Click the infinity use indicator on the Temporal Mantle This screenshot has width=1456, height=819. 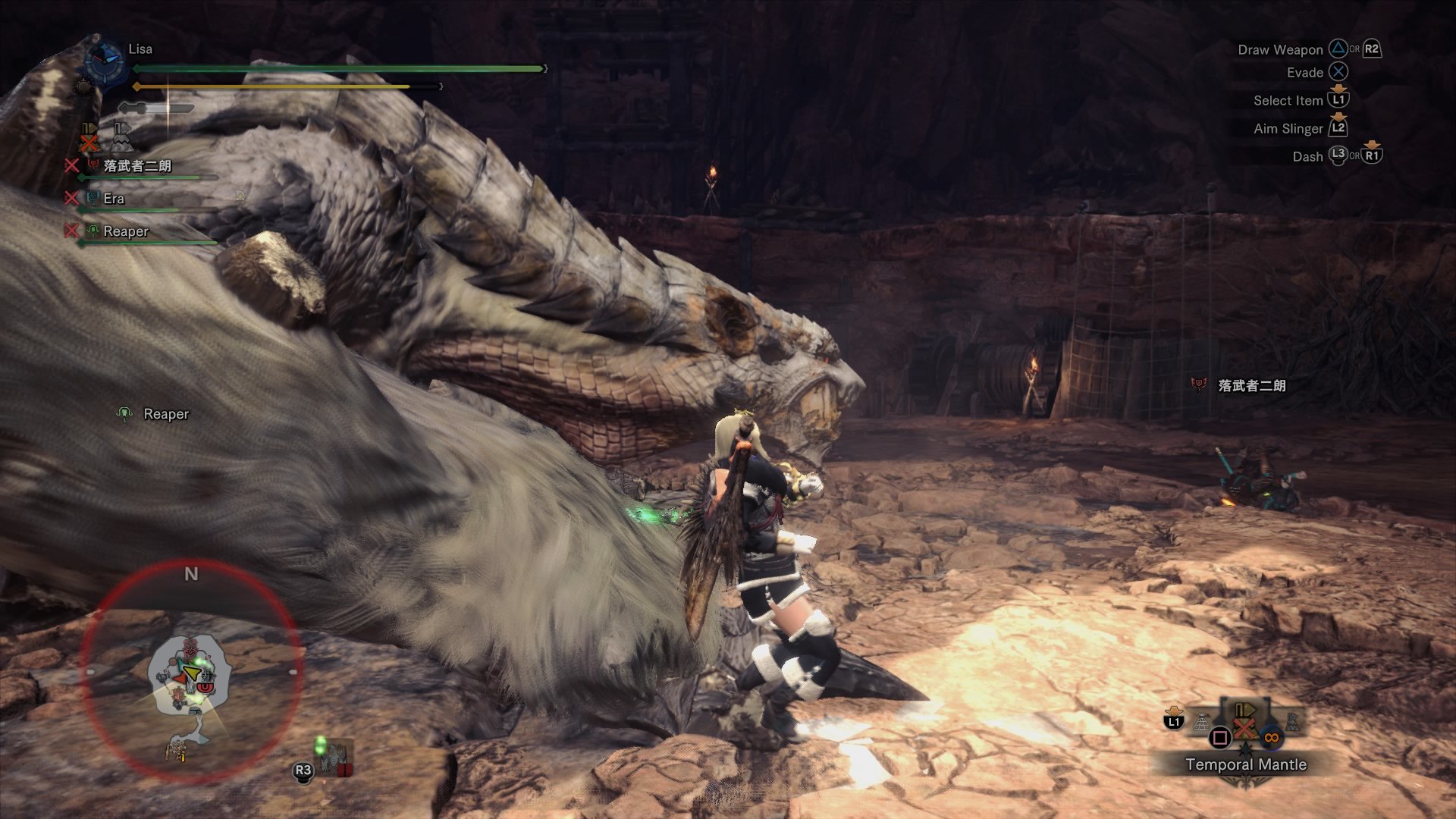pos(1272,737)
